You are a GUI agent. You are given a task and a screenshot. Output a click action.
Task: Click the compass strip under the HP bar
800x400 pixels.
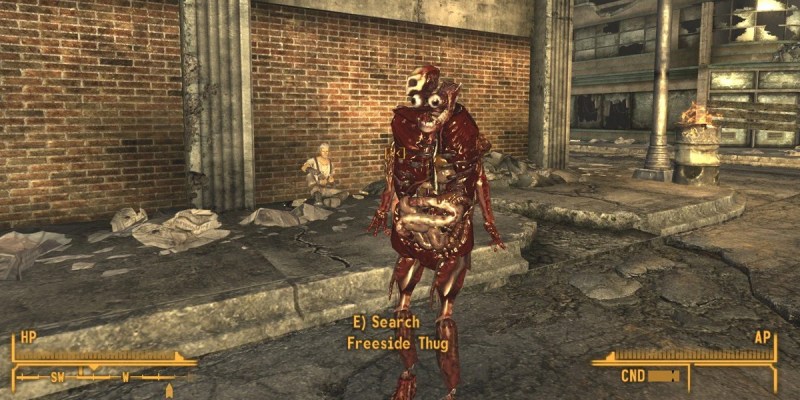coord(98,377)
